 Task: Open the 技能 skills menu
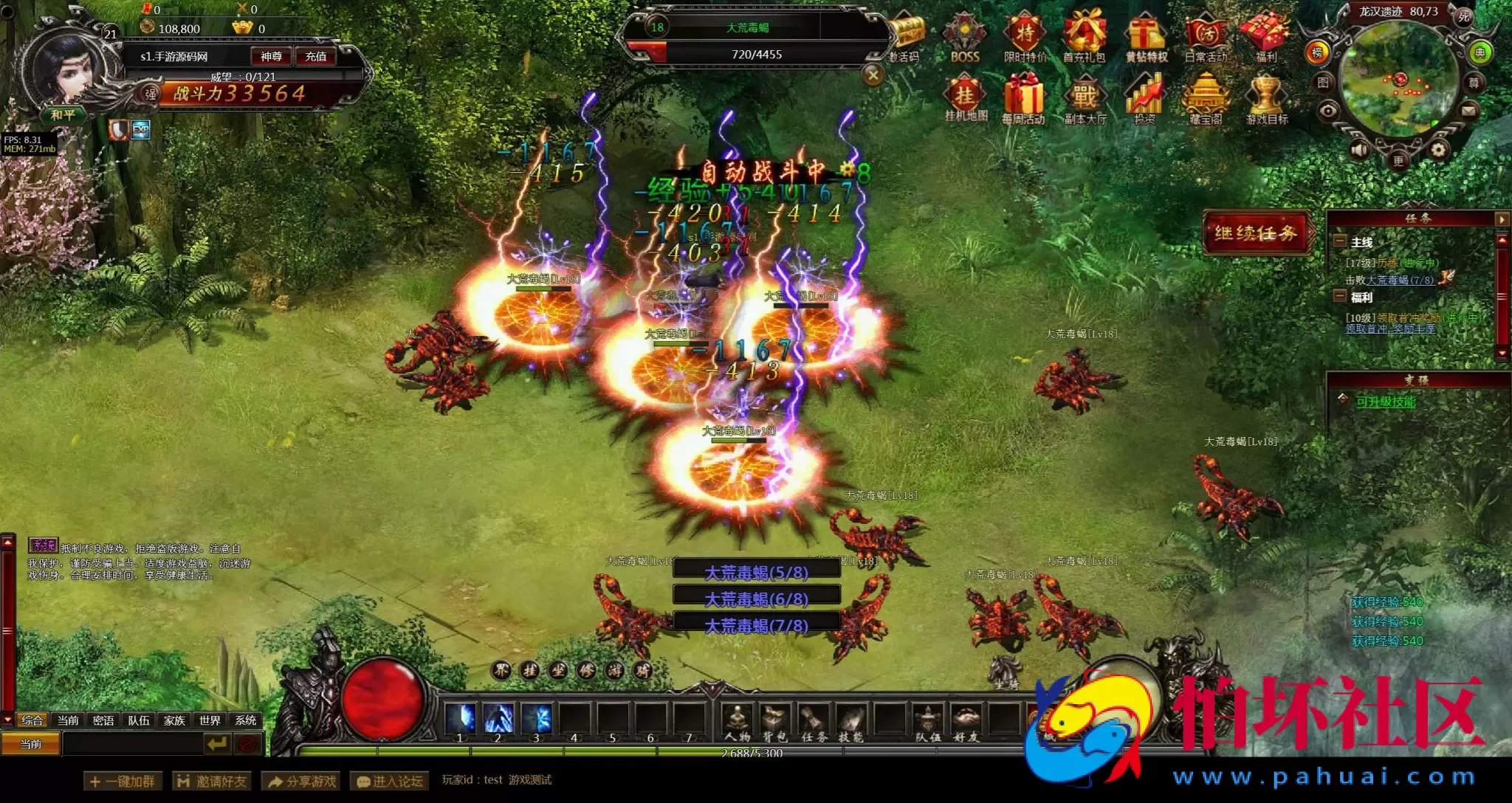tap(850, 721)
